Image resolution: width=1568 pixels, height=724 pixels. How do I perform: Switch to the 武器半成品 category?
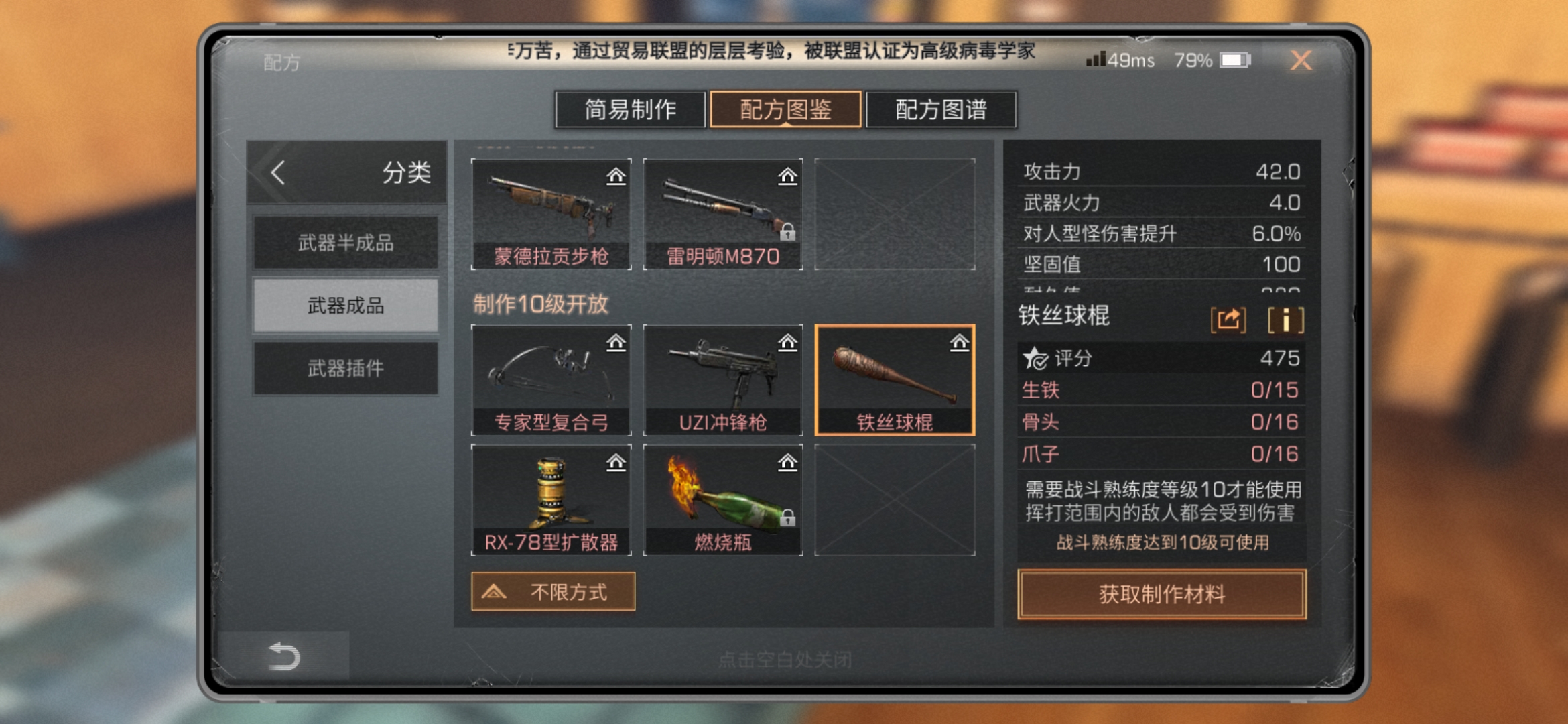[x=346, y=241]
